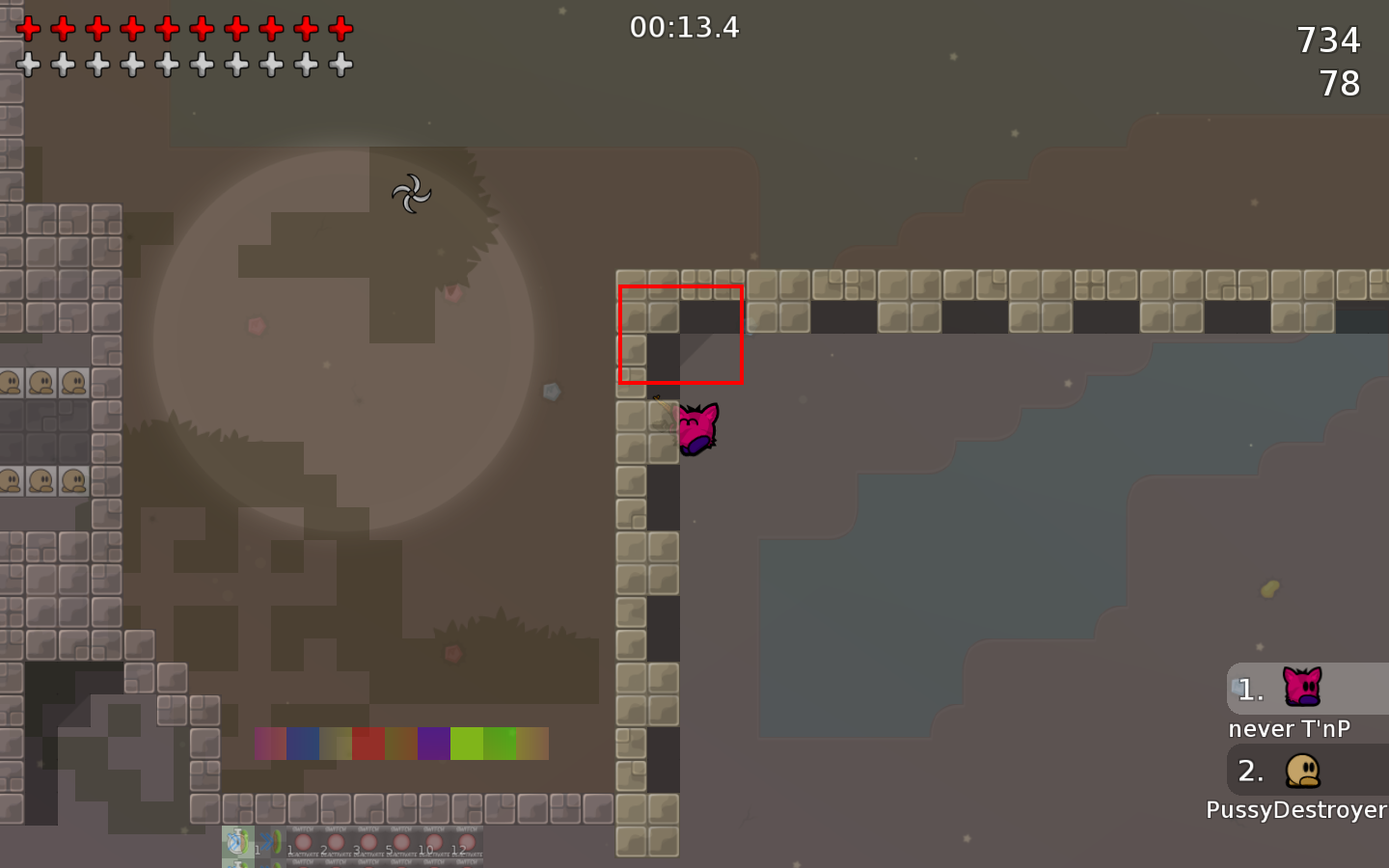Toggle the switch 5 deactivate tile
This screenshot has width=1389, height=868.
(401, 842)
